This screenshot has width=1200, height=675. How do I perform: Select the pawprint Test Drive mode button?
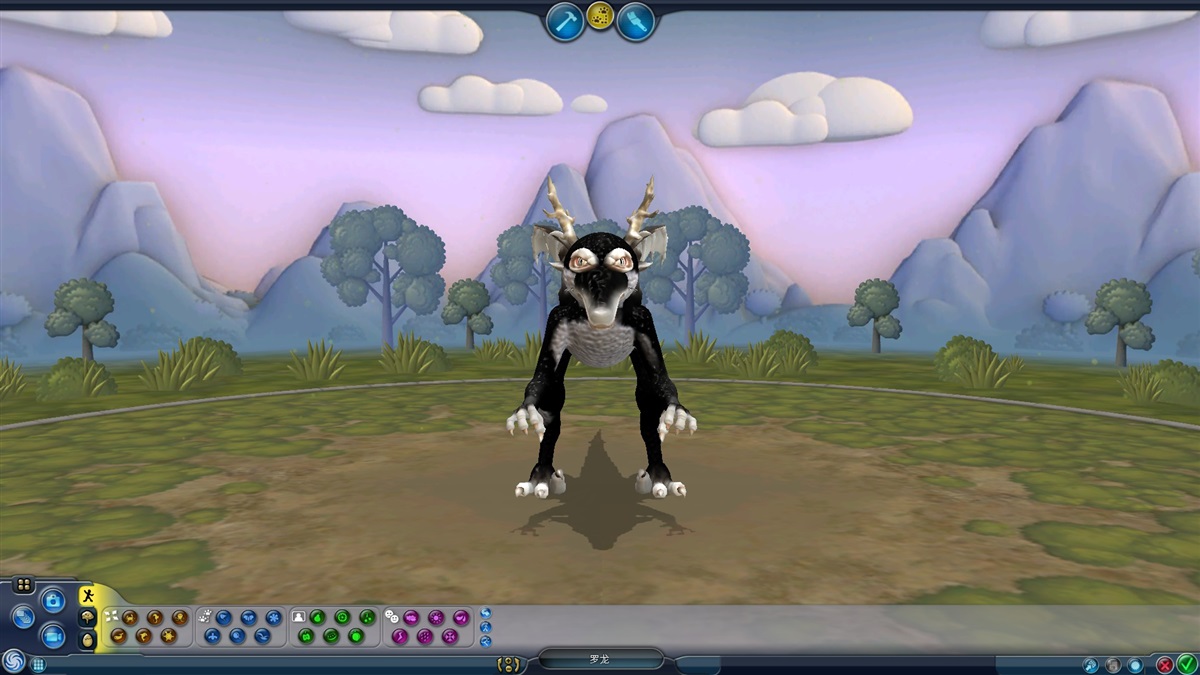[x=600, y=16]
